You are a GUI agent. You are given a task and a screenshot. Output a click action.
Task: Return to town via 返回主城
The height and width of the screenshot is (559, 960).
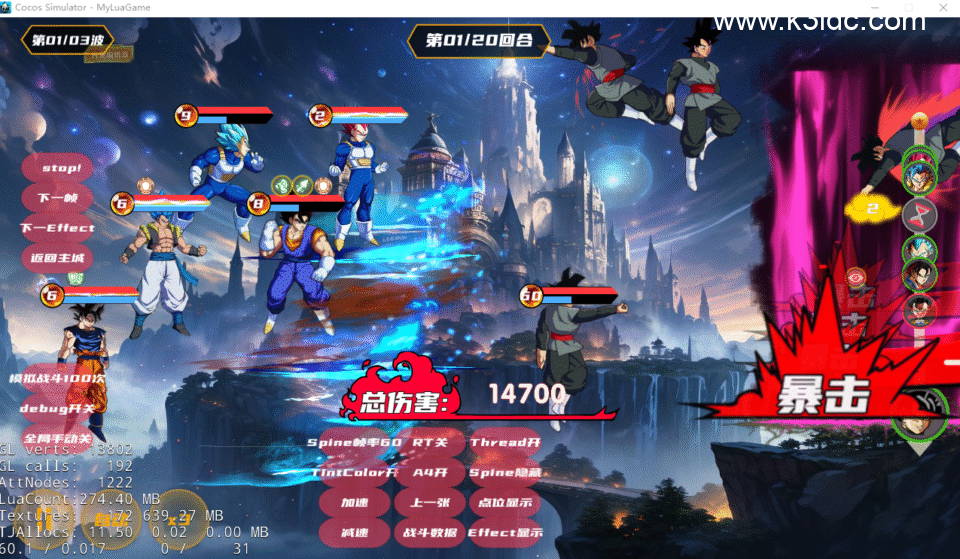click(58, 258)
